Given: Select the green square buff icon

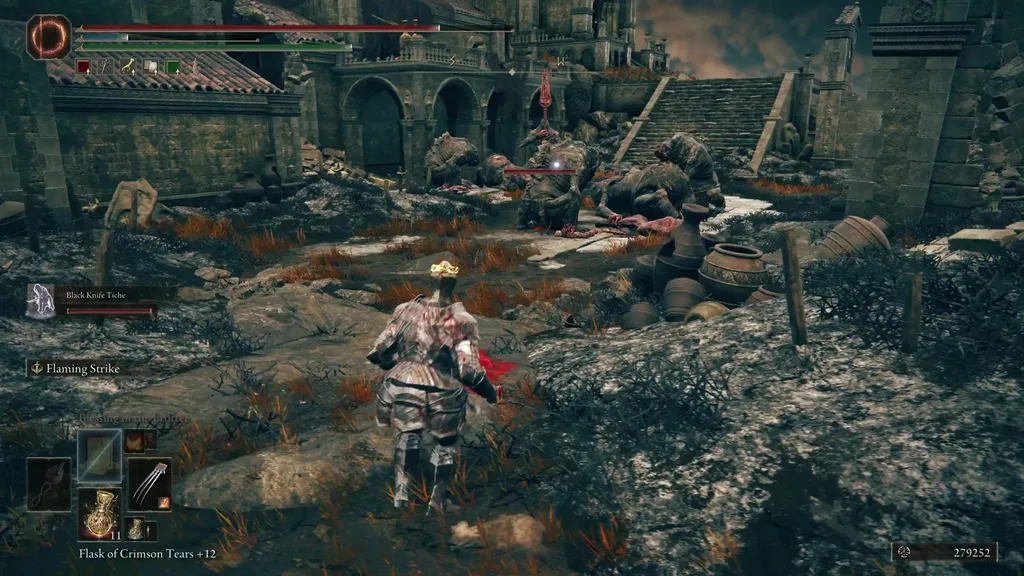Looking at the screenshot, I should click(x=173, y=67).
